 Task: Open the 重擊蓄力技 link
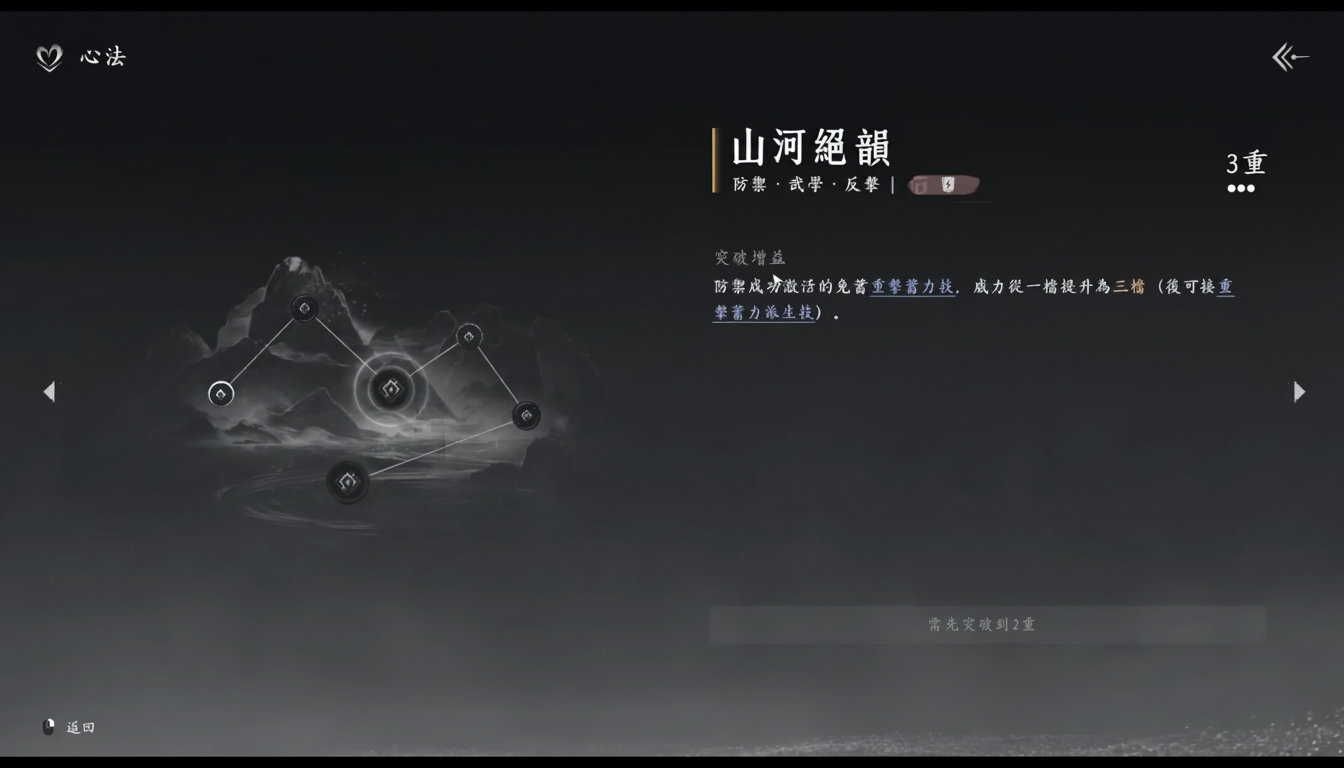pyautogui.click(x=910, y=287)
